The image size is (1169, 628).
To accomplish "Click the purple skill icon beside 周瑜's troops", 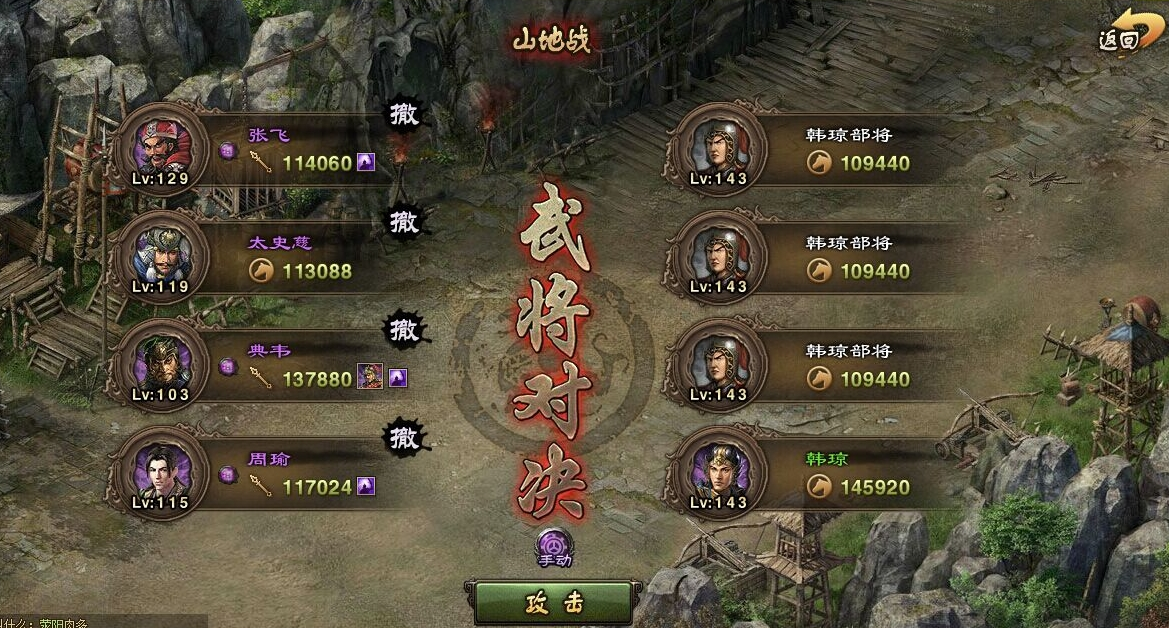I will click(x=366, y=487).
